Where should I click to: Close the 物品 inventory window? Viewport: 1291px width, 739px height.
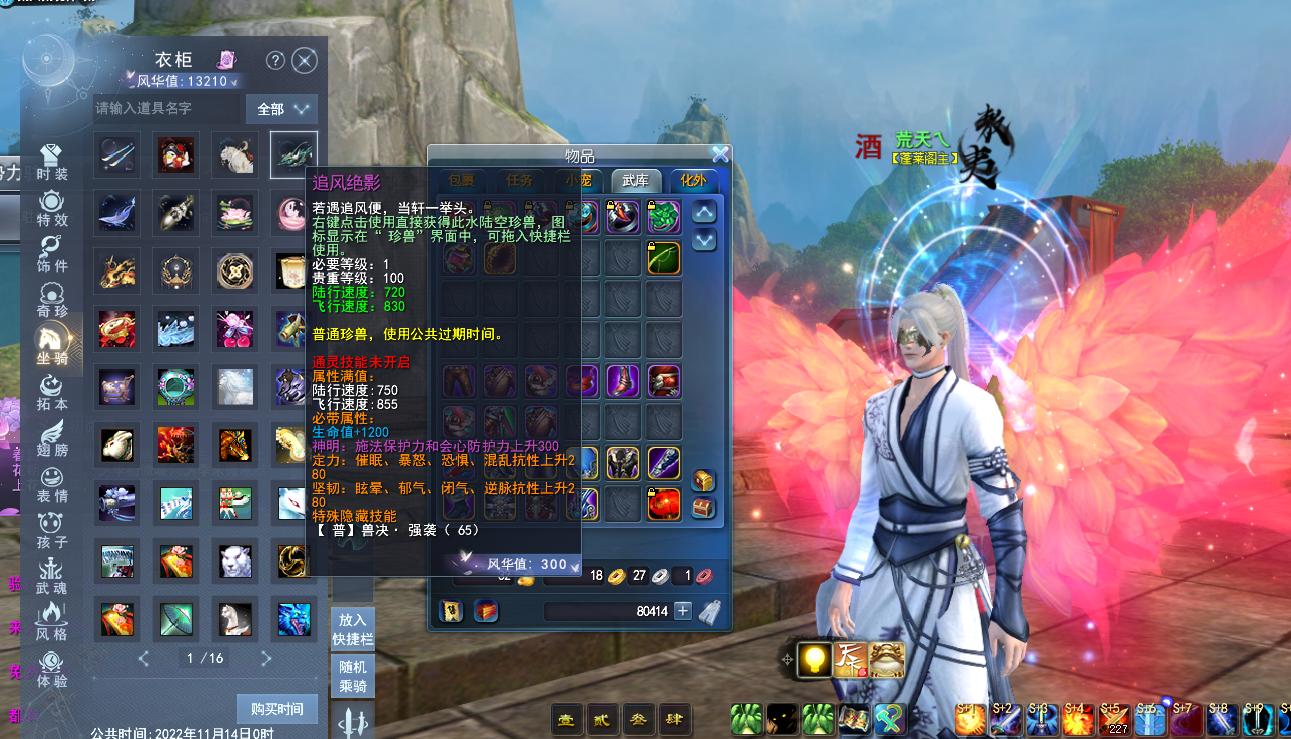(720, 154)
